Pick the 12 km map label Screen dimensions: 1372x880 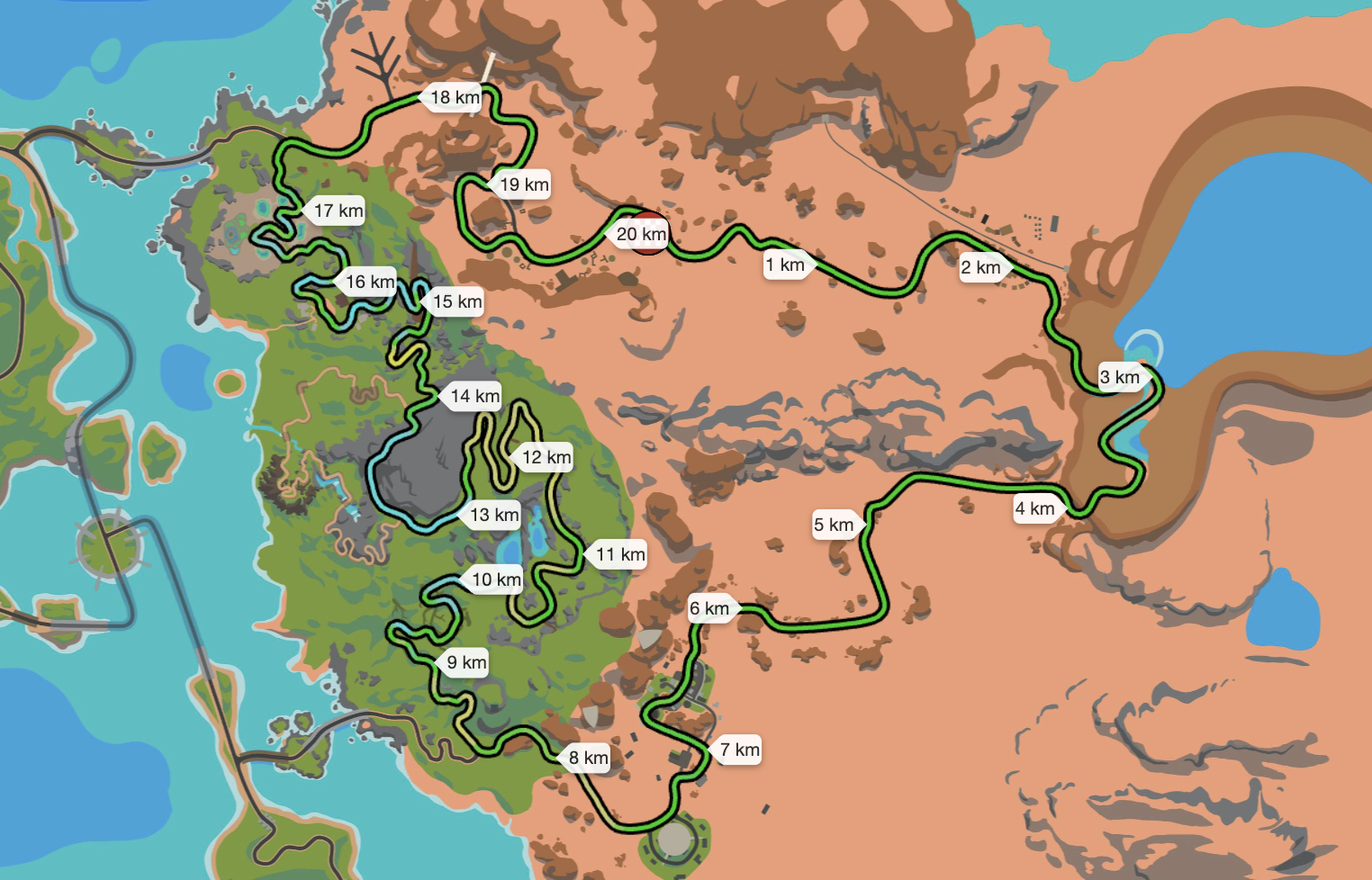(x=546, y=457)
